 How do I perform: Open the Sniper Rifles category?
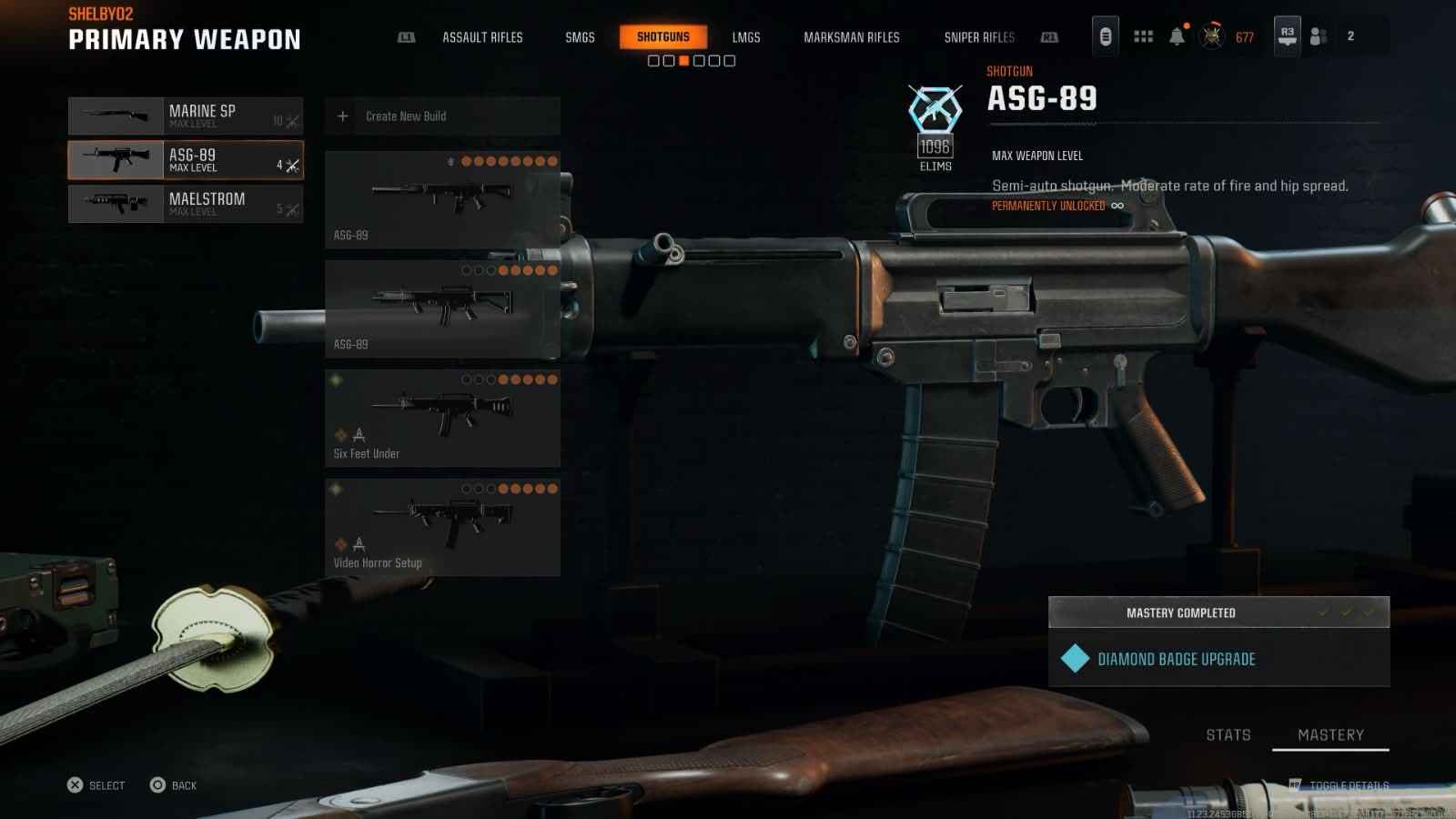978,37
